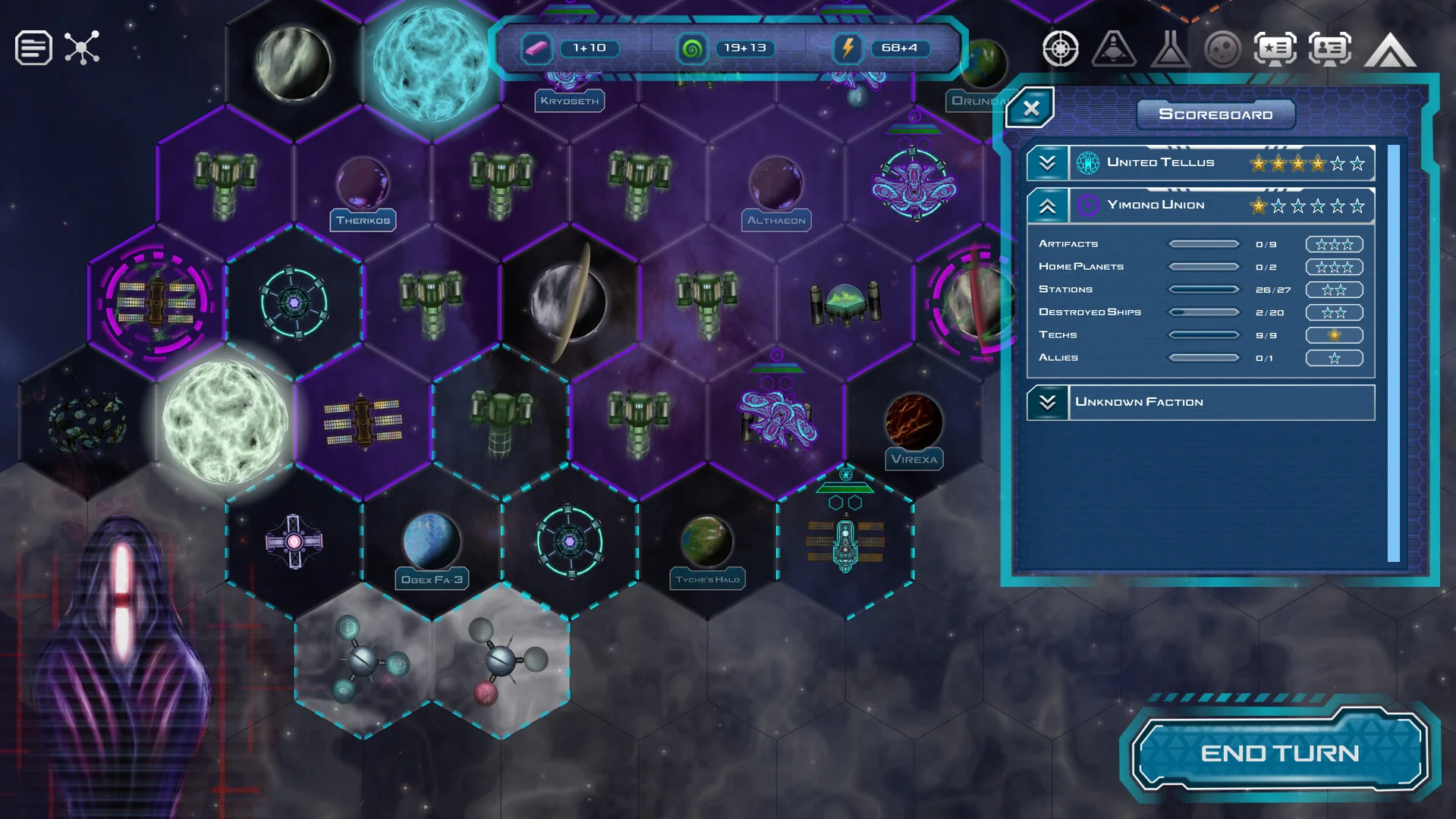The height and width of the screenshot is (819, 1456).
Task: Select the Therikos planet tile
Action: (x=363, y=184)
